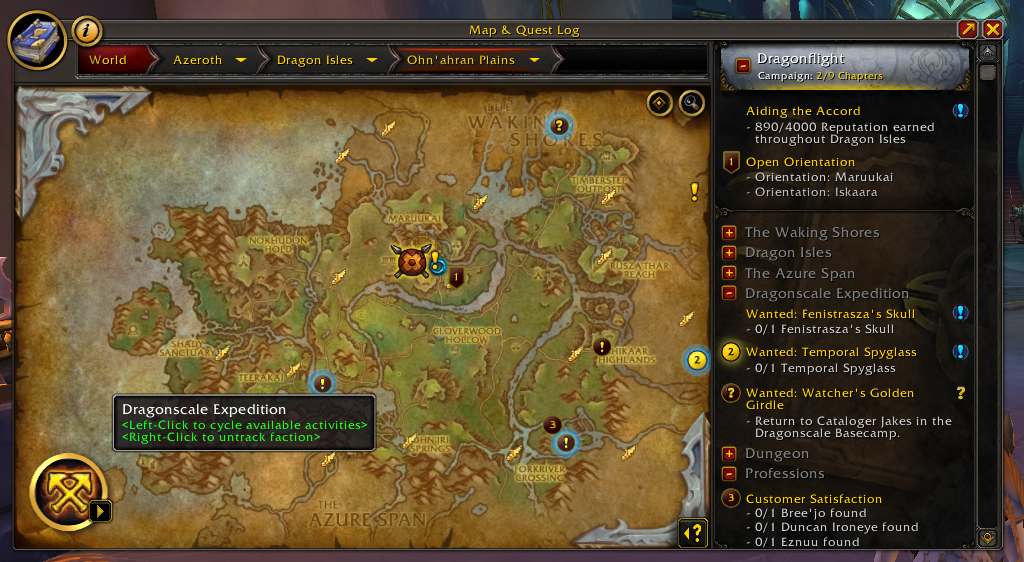Open the map info 'i' button
This screenshot has width=1024, height=562.
(x=87, y=31)
